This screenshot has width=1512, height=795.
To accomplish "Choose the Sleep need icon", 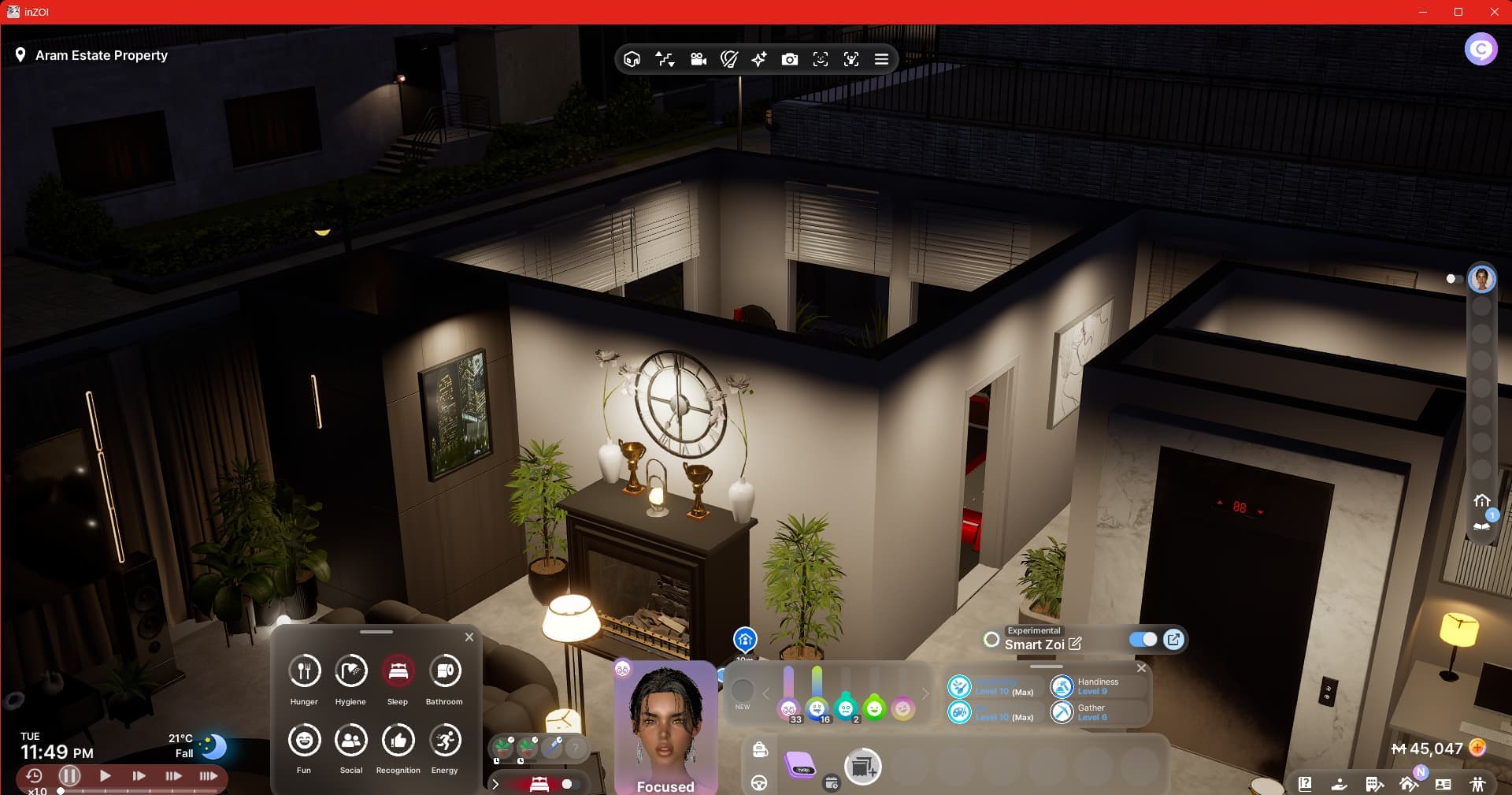I will click(x=398, y=671).
